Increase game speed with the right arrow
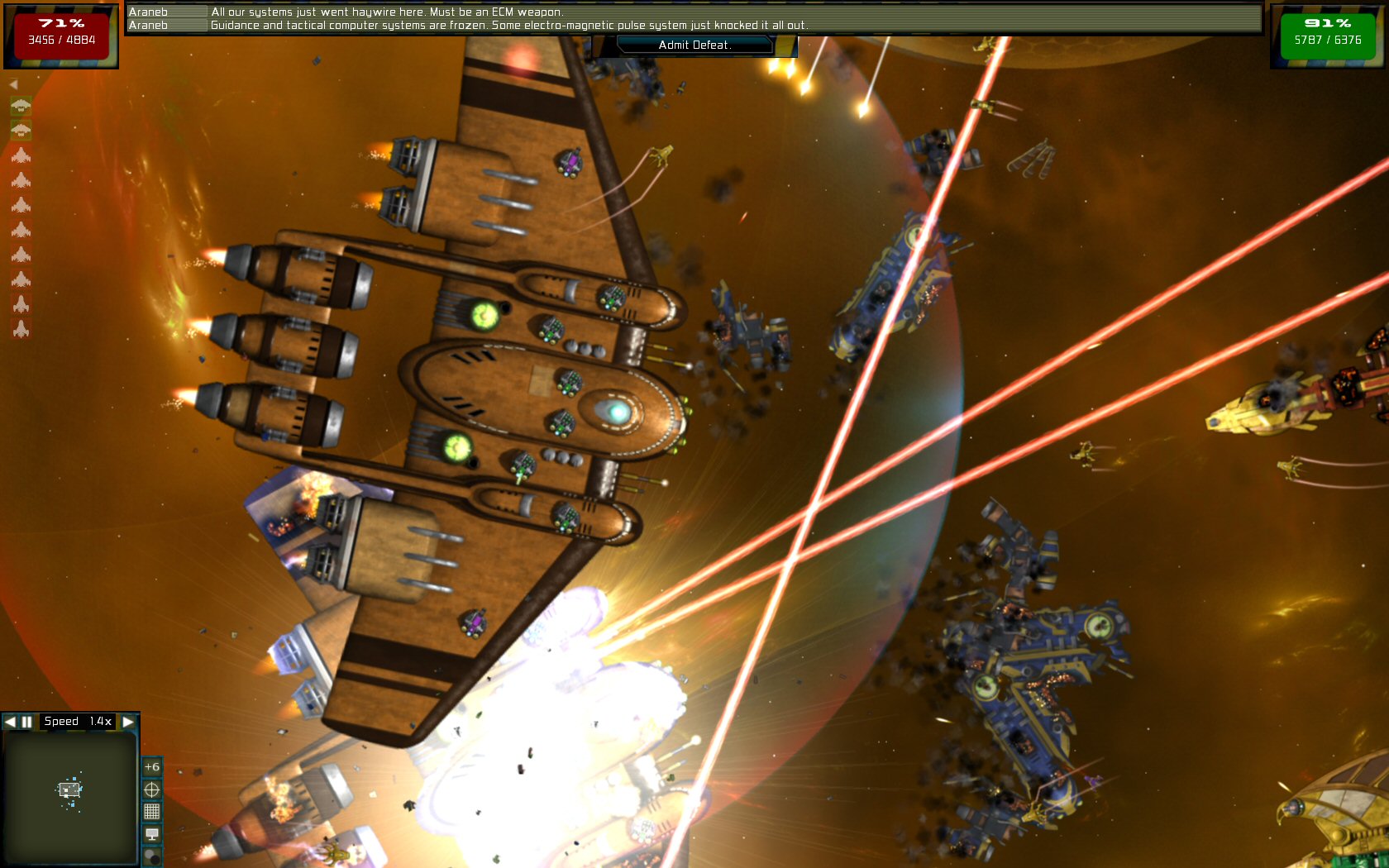Screen dimensions: 1389x868 128,722
